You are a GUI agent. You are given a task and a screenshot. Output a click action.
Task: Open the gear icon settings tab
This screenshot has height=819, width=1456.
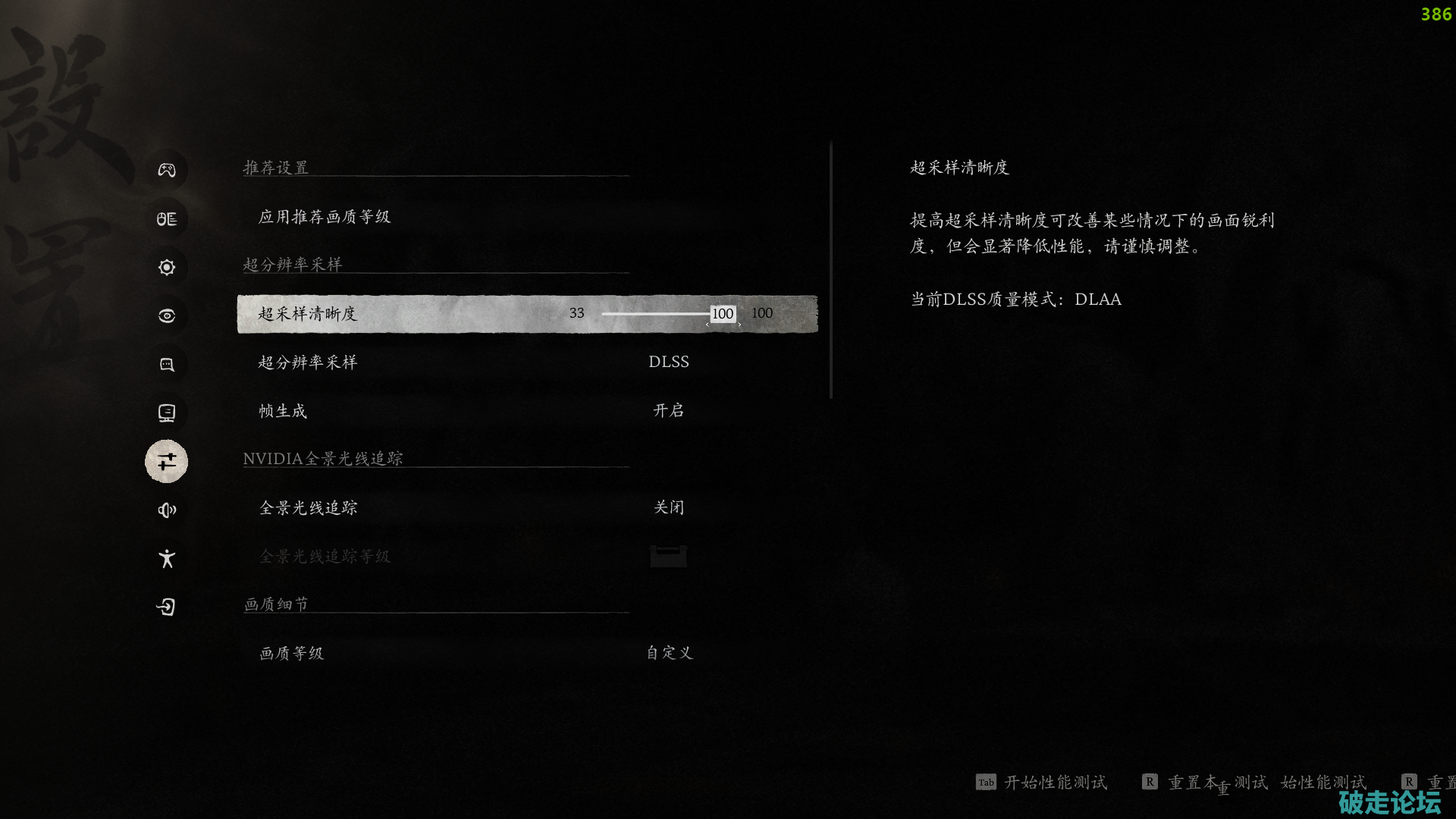tap(167, 268)
